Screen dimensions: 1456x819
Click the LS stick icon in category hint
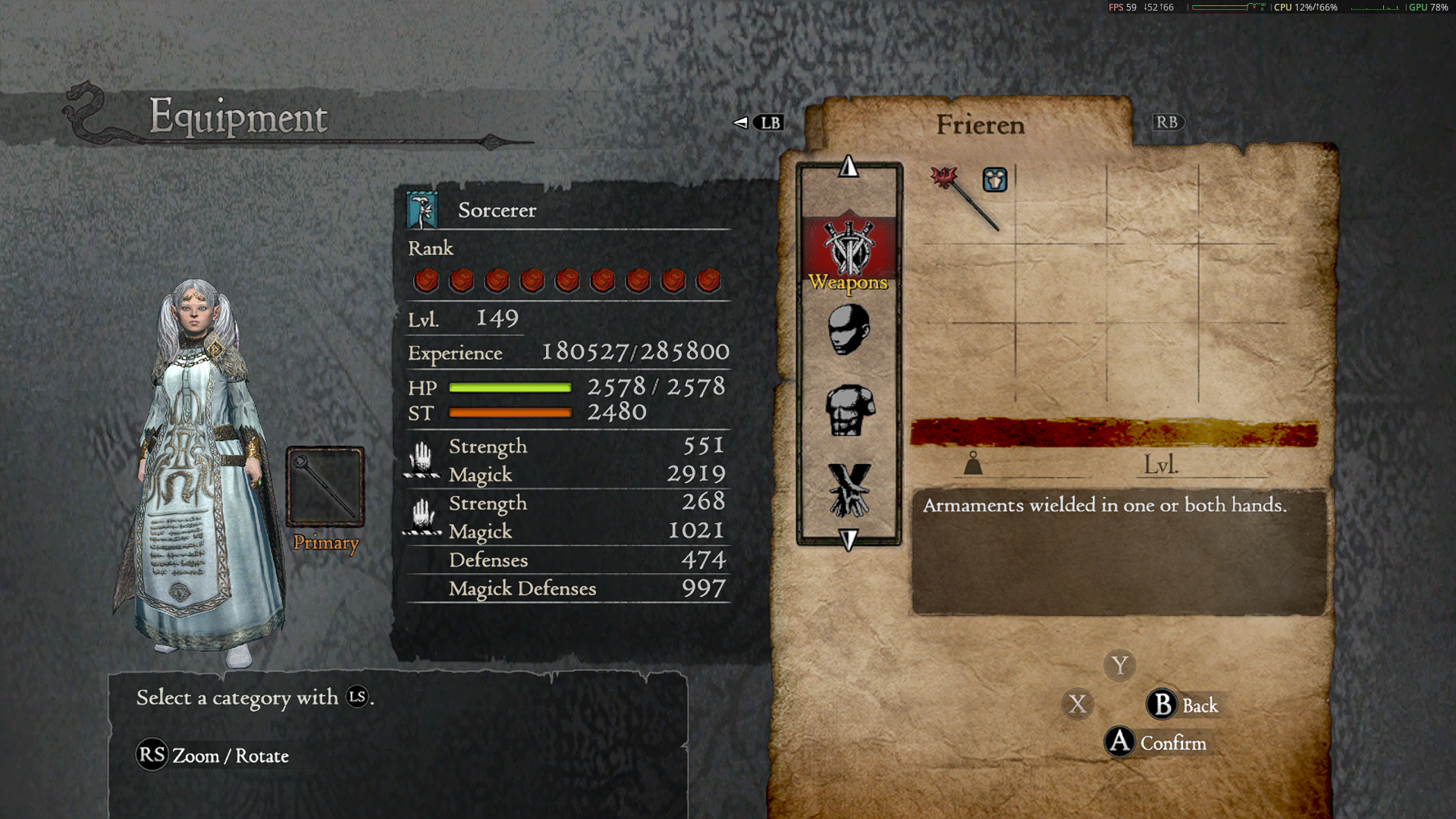click(356, 698)
